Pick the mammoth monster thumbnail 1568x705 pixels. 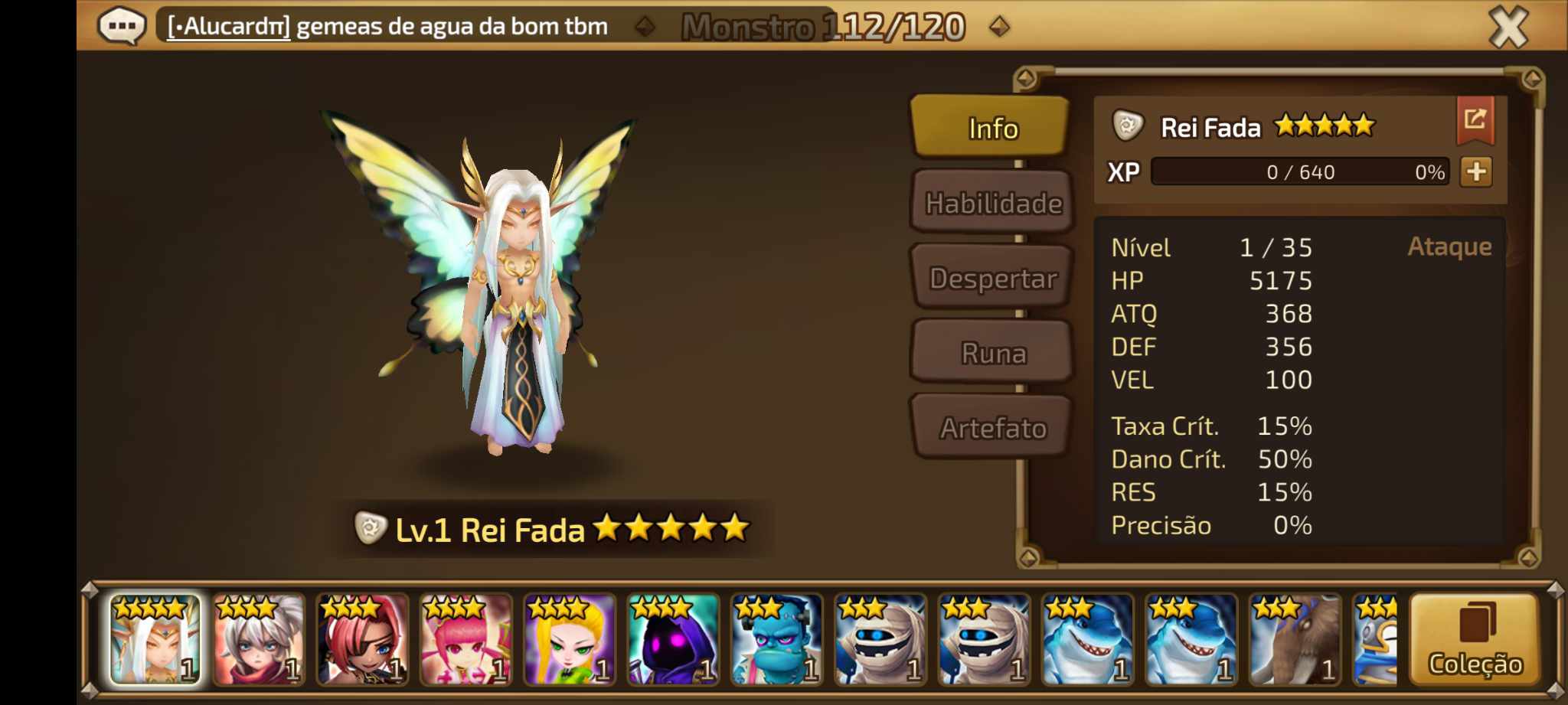pyautogui.click(x=1294, y=640)
